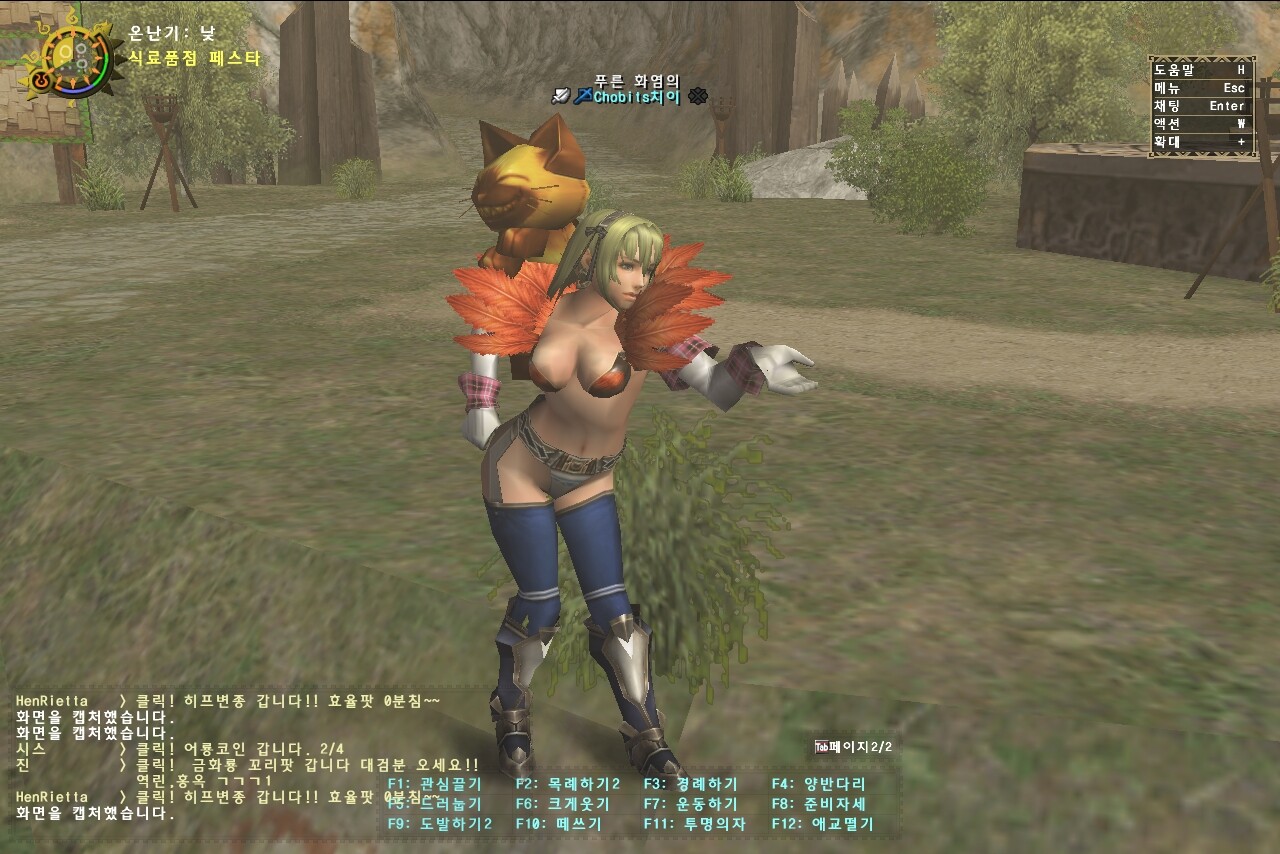Choose the 액션 action entry
The width and height of the screenshot is (1280, 854).
[x=1200, y=124]
